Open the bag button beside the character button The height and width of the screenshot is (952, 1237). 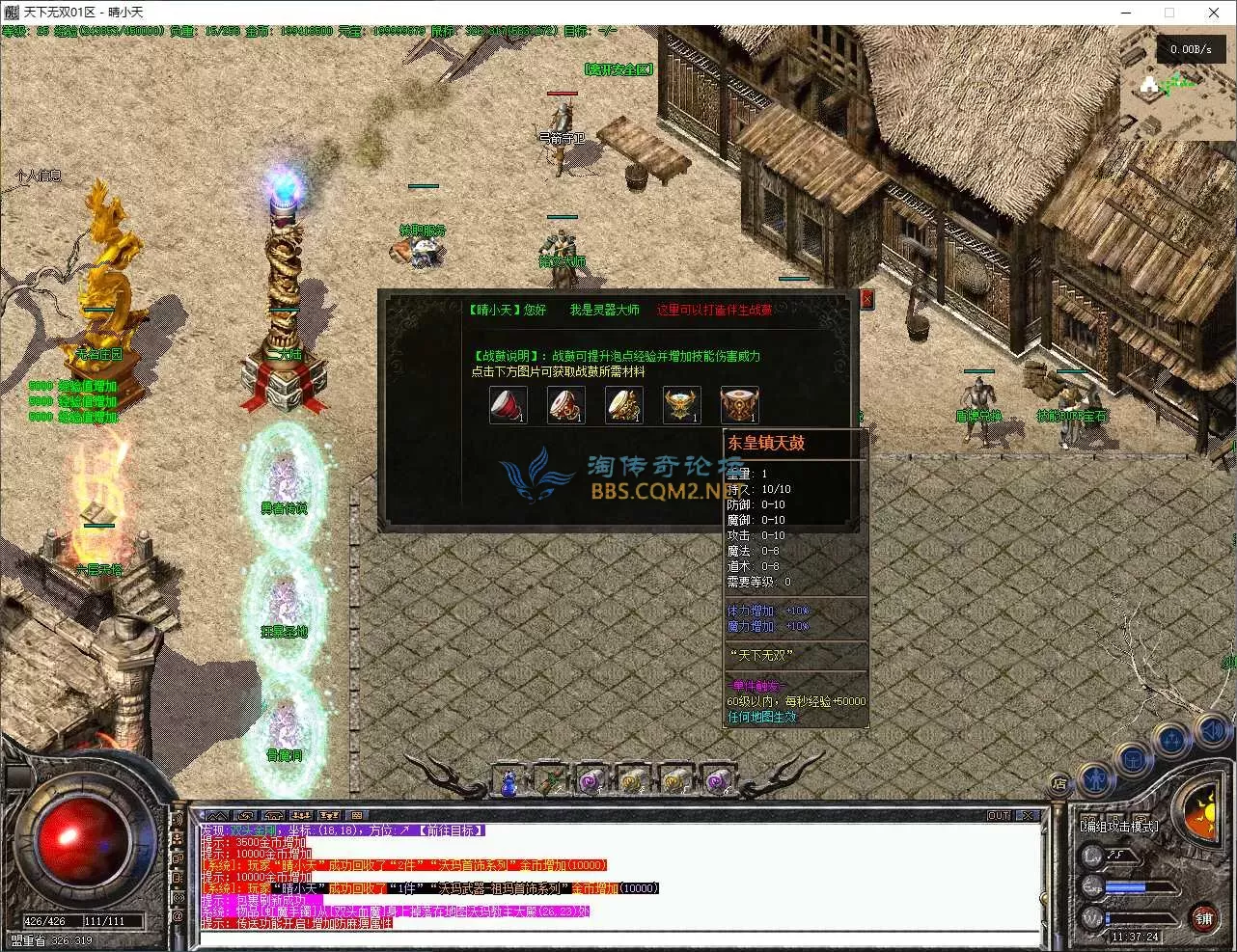point(1133,760)
